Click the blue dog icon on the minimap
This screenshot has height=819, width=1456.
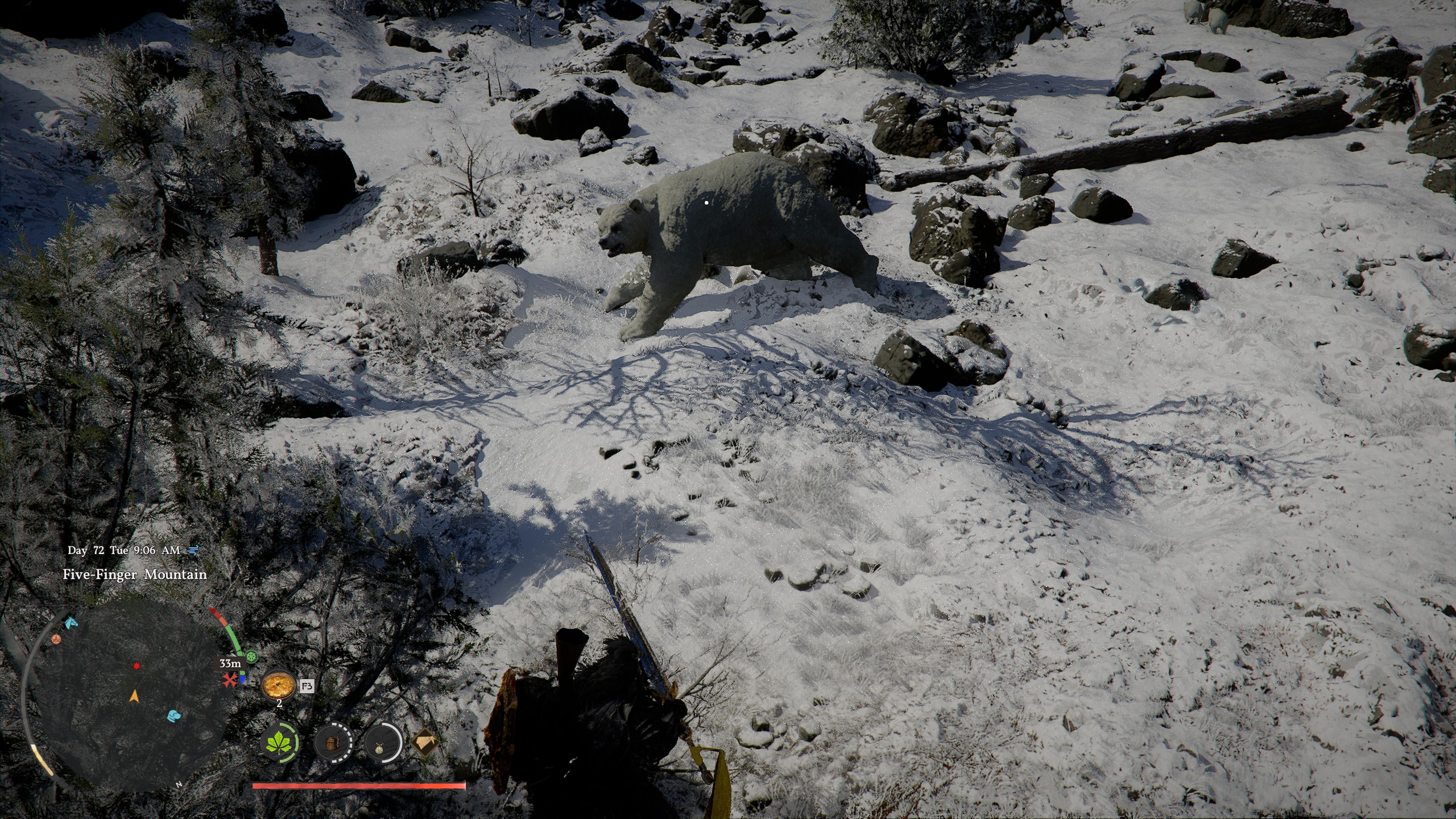coord(173,715)
